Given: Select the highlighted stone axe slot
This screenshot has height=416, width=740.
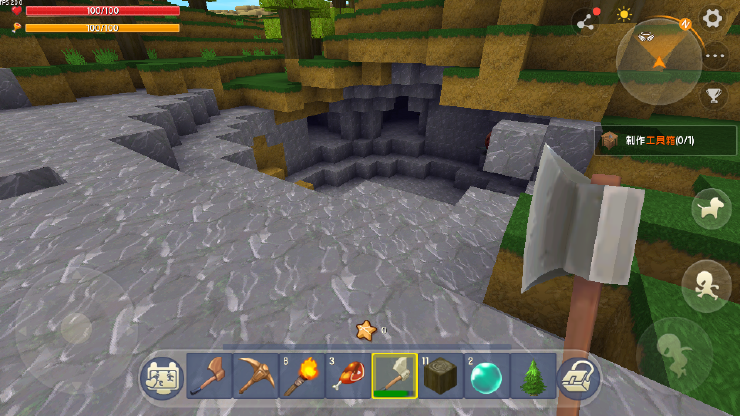Looking at the screenshot, I should (394, 375).
